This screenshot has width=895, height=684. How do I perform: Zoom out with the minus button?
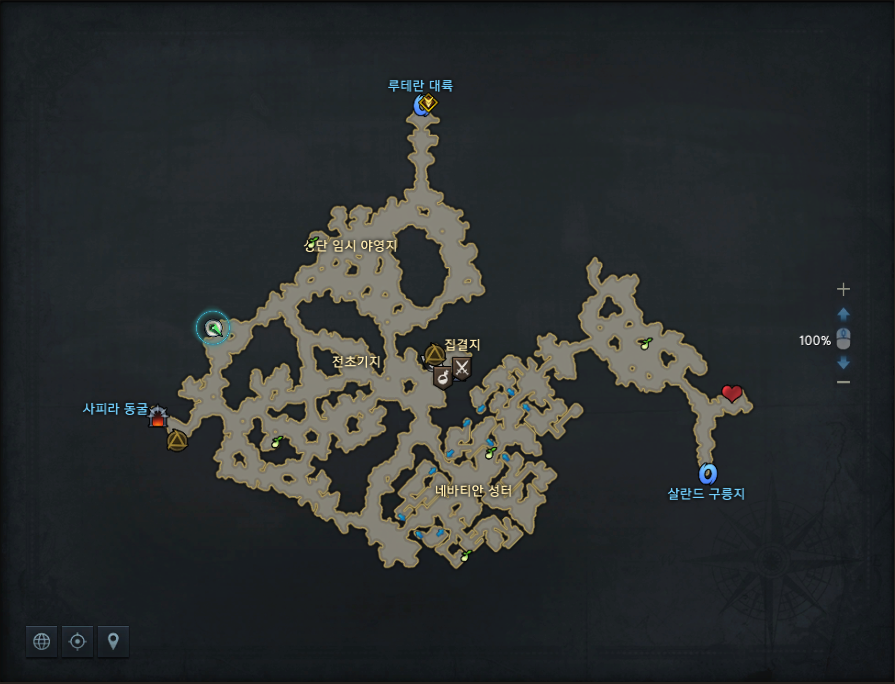843,382
